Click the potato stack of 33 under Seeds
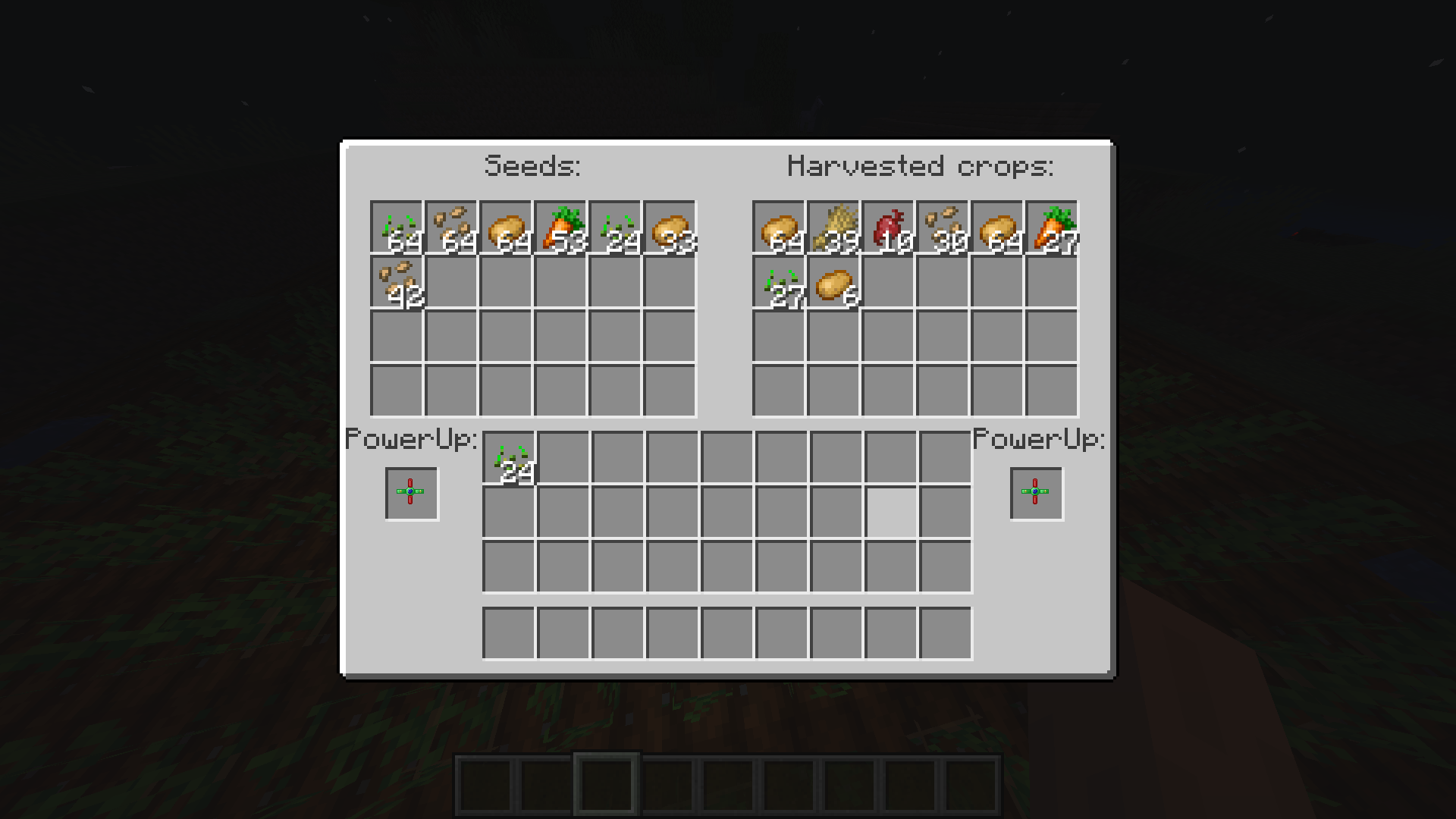Viewport: 1456px width, 819px height. (x=671, y=227)
